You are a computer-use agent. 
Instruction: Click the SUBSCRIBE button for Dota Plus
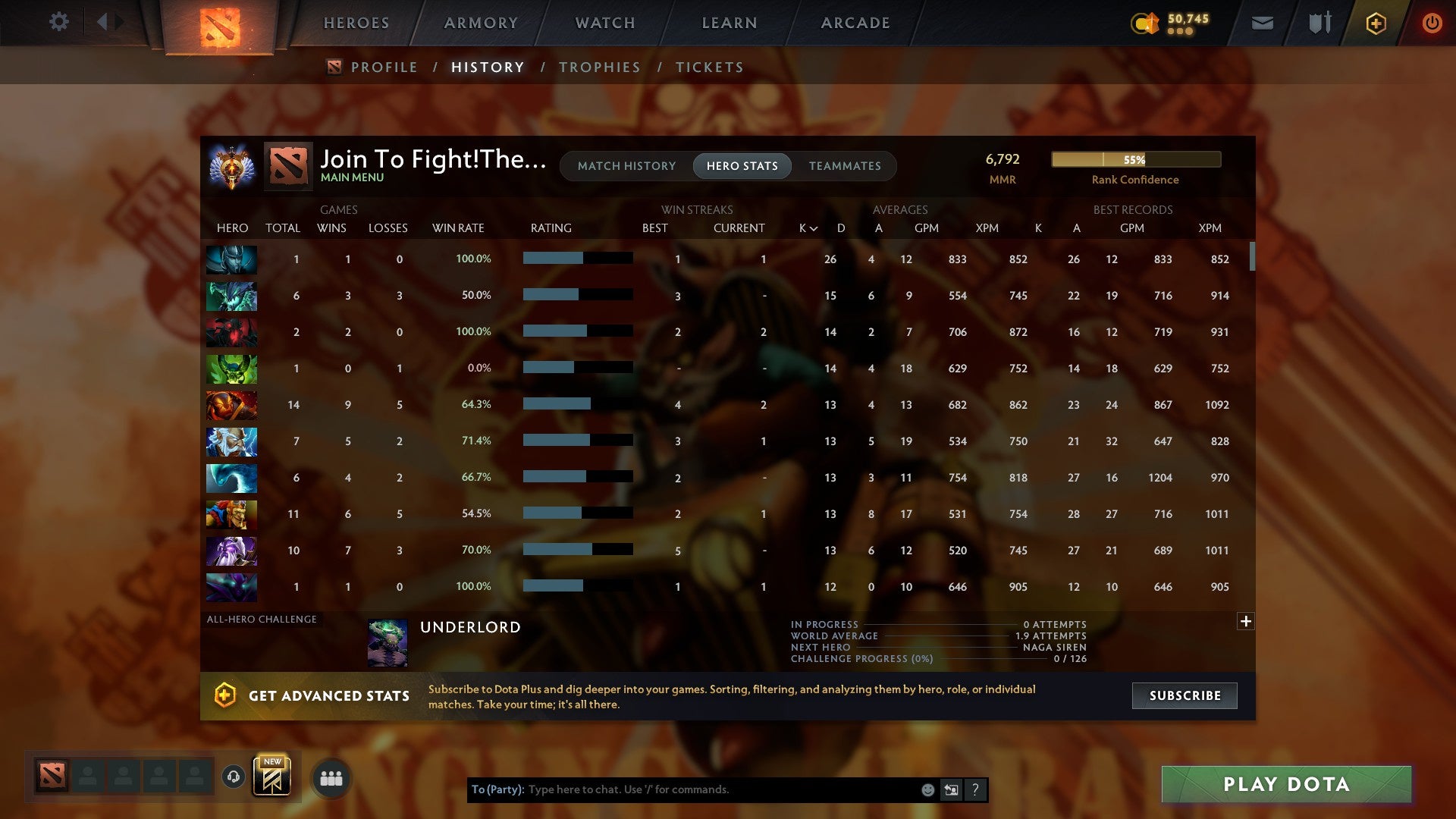tap(1184, 695)
